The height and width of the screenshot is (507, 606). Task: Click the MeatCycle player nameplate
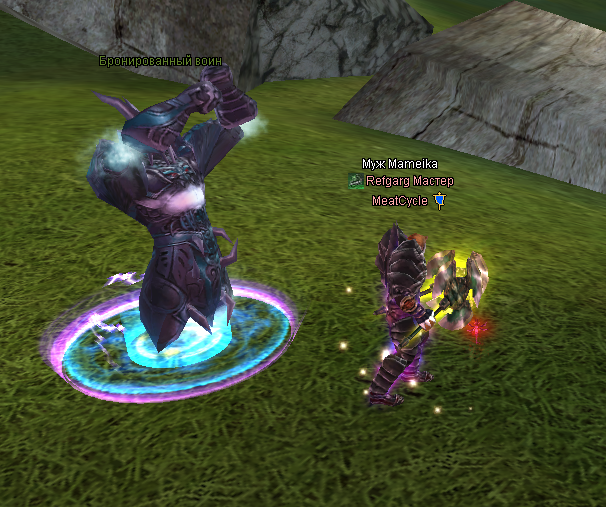click(400, 201)
